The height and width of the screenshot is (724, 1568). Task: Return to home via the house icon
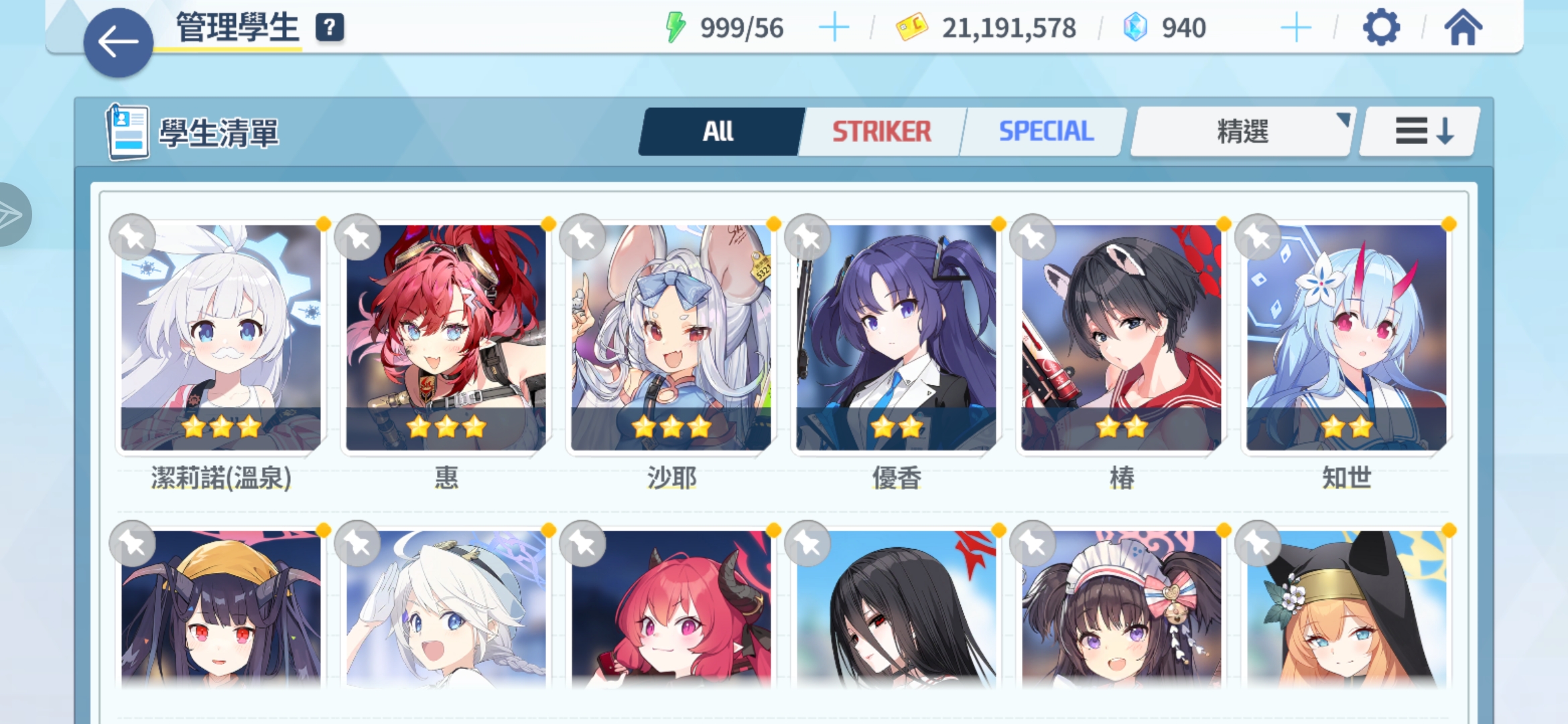tap(1463, 27)
